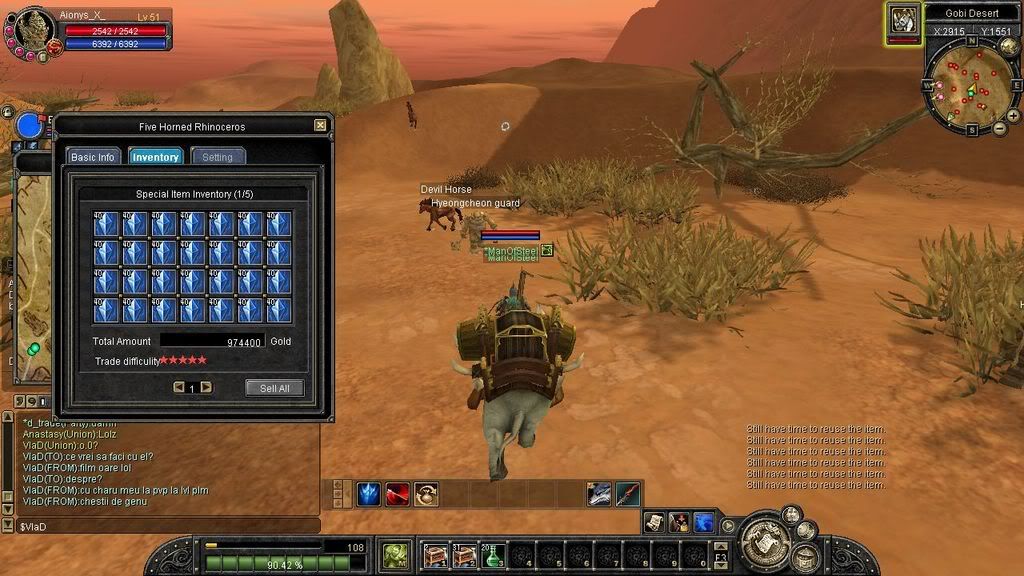Viewport: 1024px width, 576px height.
Task: Open the scroll icon above the hotbar
Action: click(x=654, y=522)
